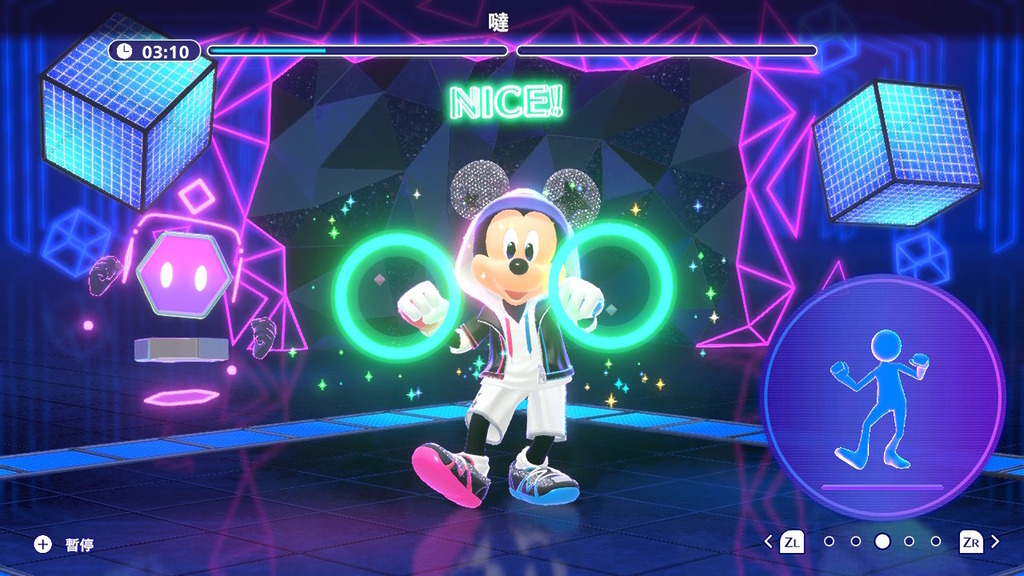The width and height of the screenshot is (1024, 576).
Task: Click the blue stick-figure pose preview panel
Action: point(882,397)
